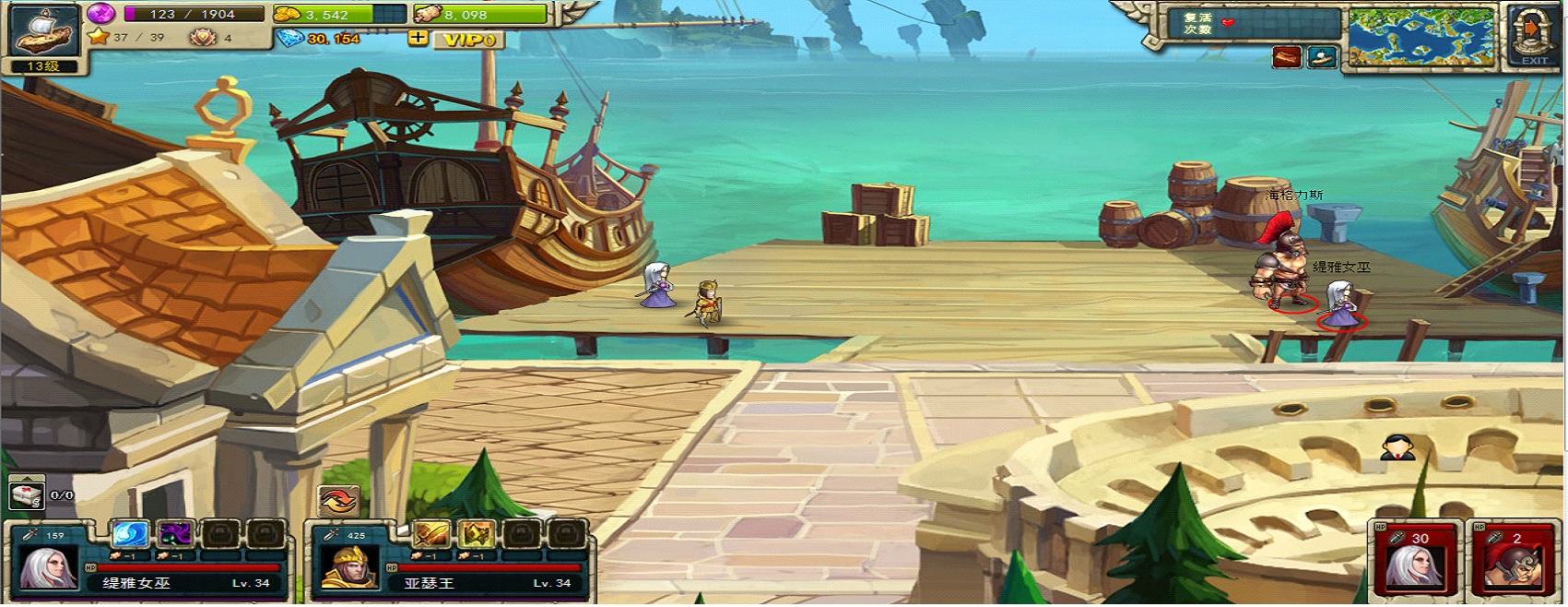Screen dimensions: 1568x607
Task: Open the player ship avatar profile
Action: (x=43, y=31)
